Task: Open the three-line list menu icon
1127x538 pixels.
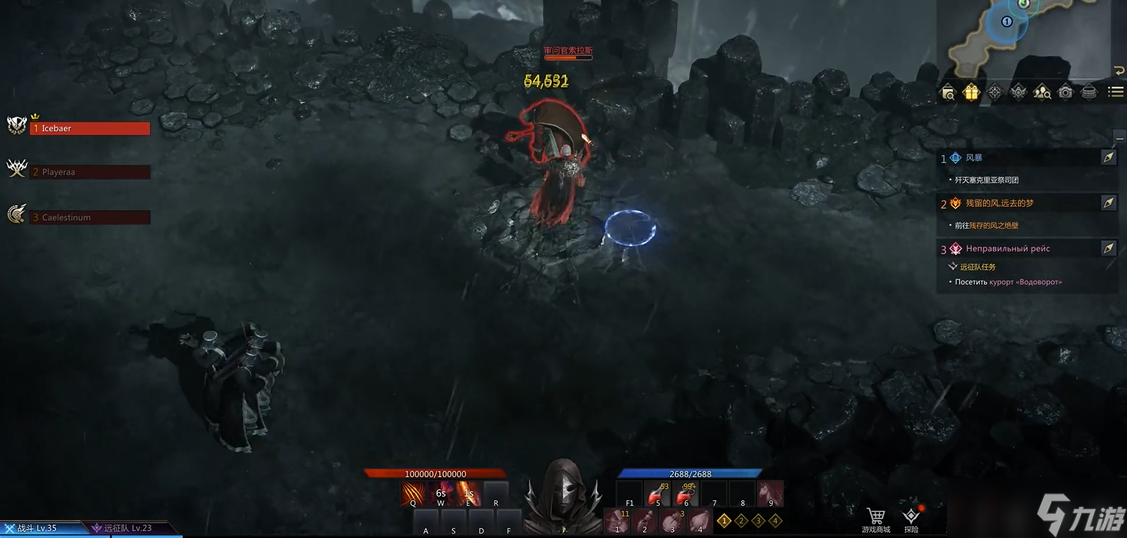Action: (x=1114, y=92)
